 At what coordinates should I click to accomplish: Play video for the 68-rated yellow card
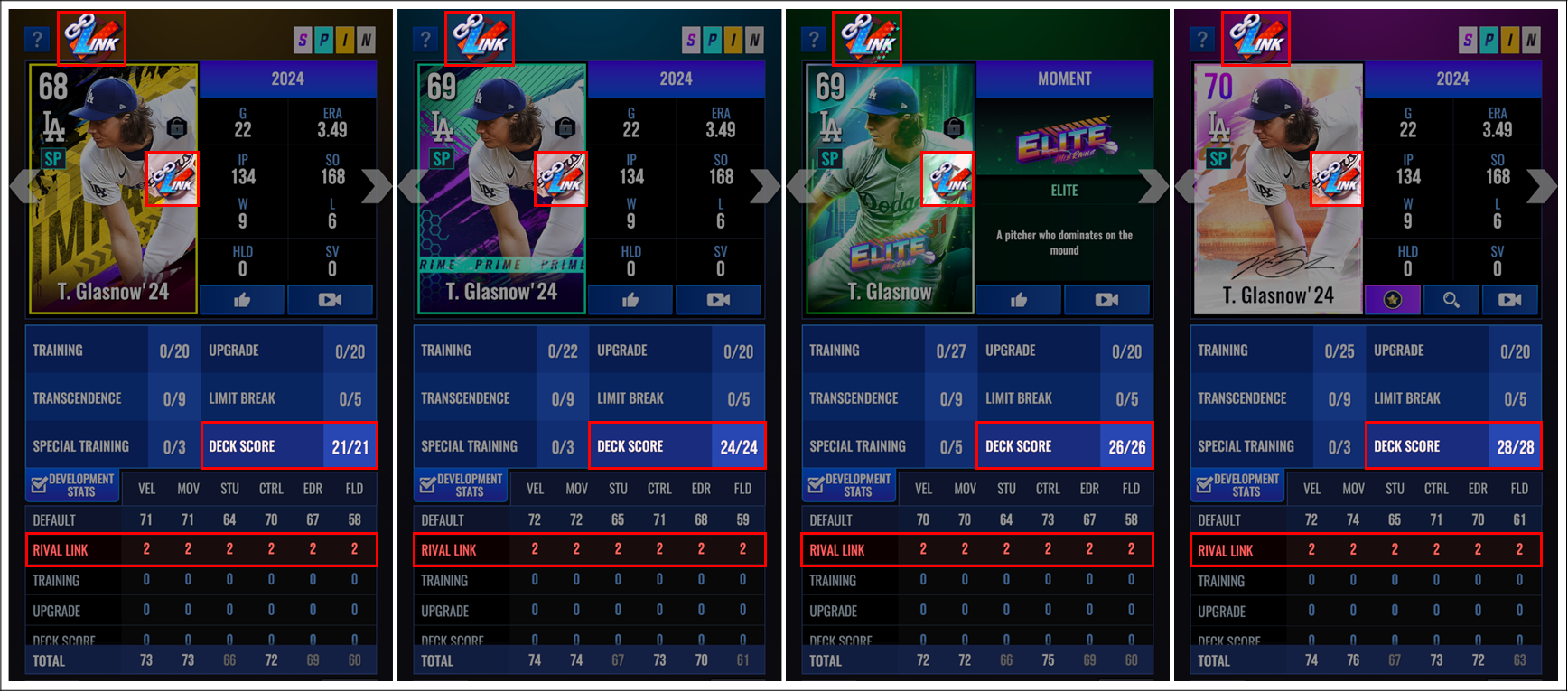pyautogui.click(x=330, y=300)
